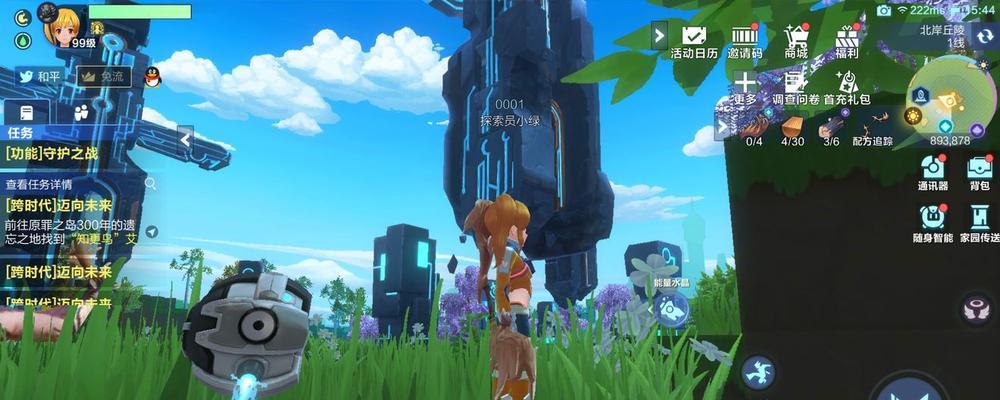Open the 商城 shop
This screenshot has width=1000, height=400.
click(x=797, y=40)
